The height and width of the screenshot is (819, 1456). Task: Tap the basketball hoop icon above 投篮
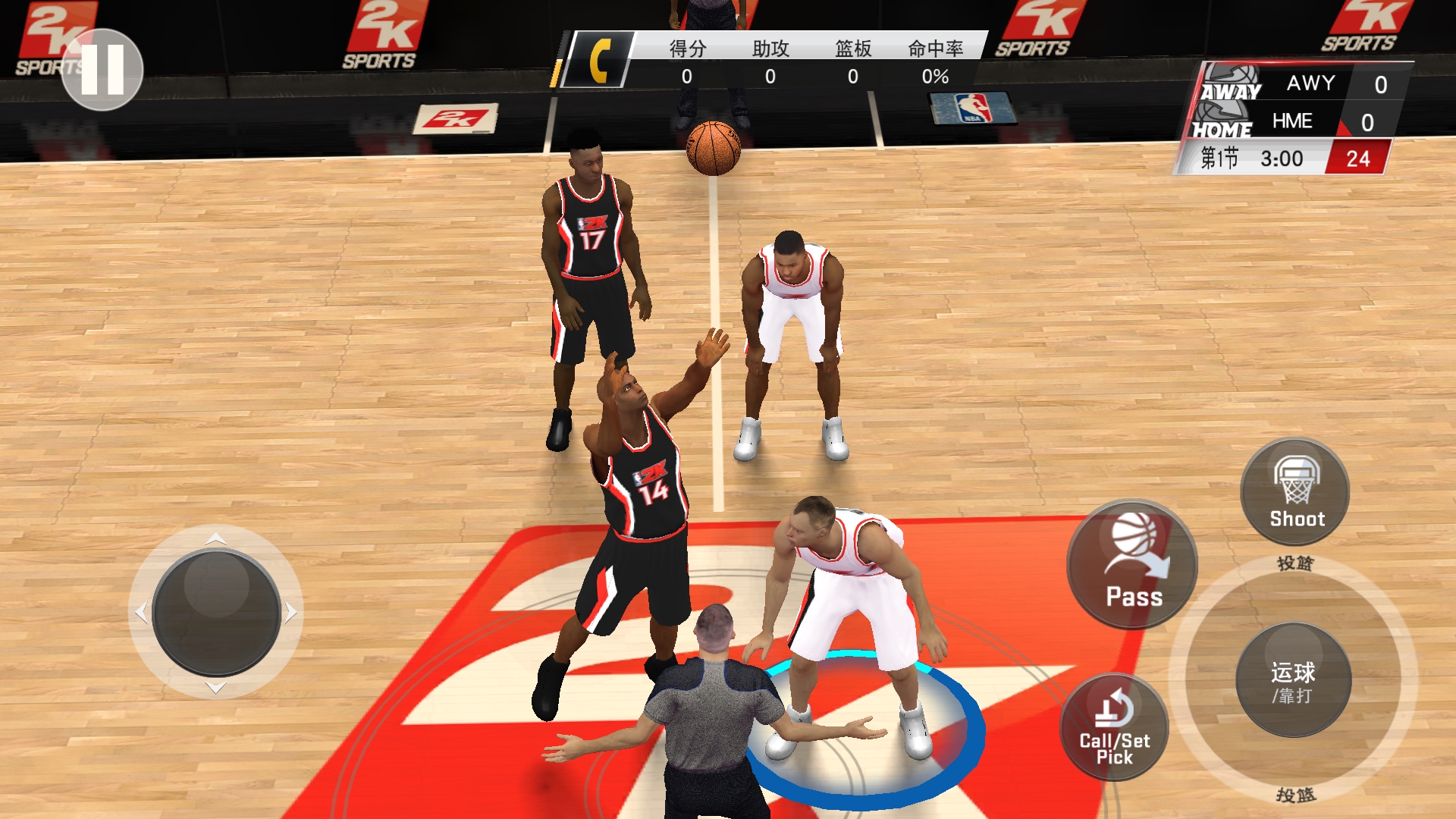[x=1298, y=478]
